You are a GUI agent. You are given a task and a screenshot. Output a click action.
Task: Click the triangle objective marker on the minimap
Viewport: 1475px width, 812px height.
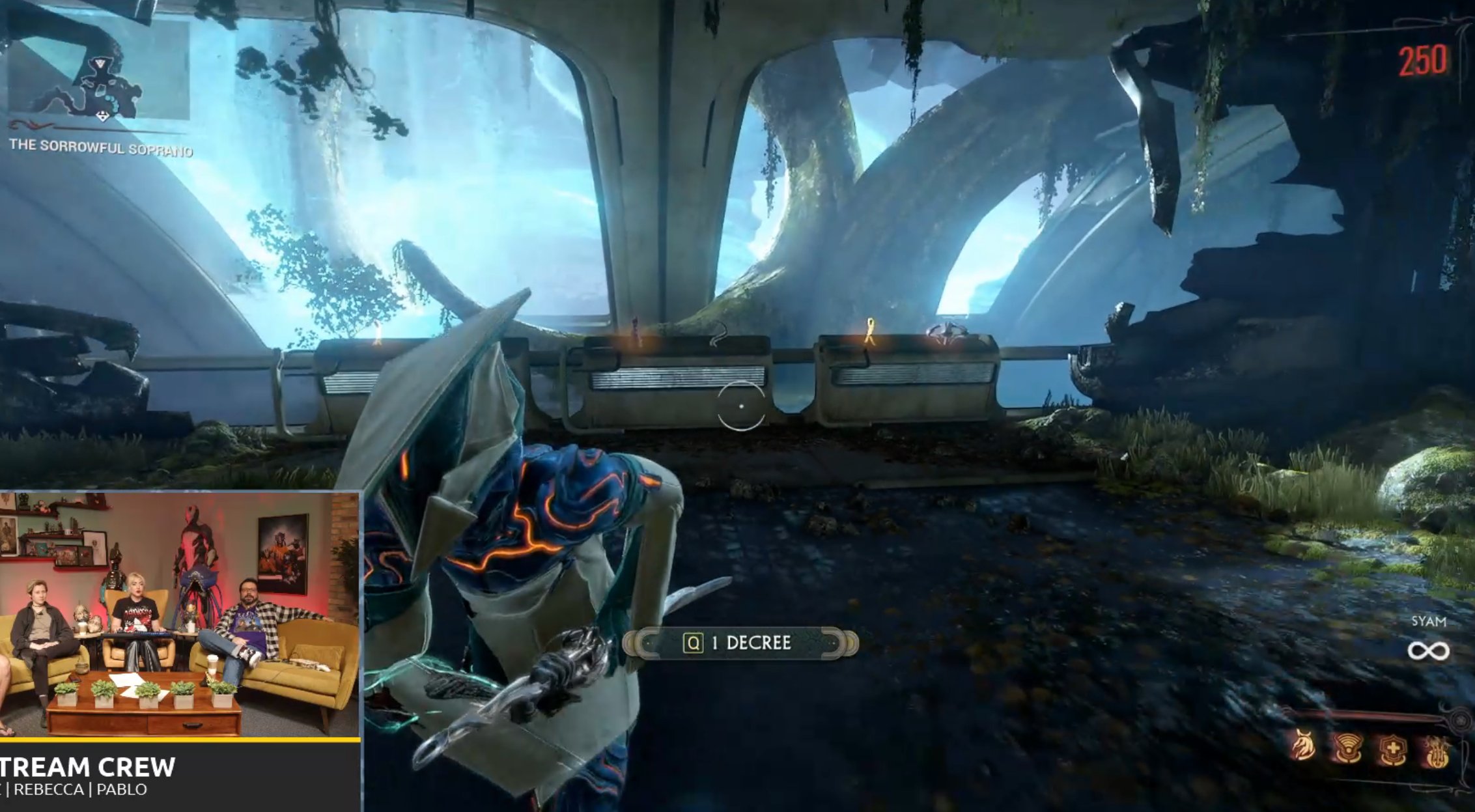[100, 63]
